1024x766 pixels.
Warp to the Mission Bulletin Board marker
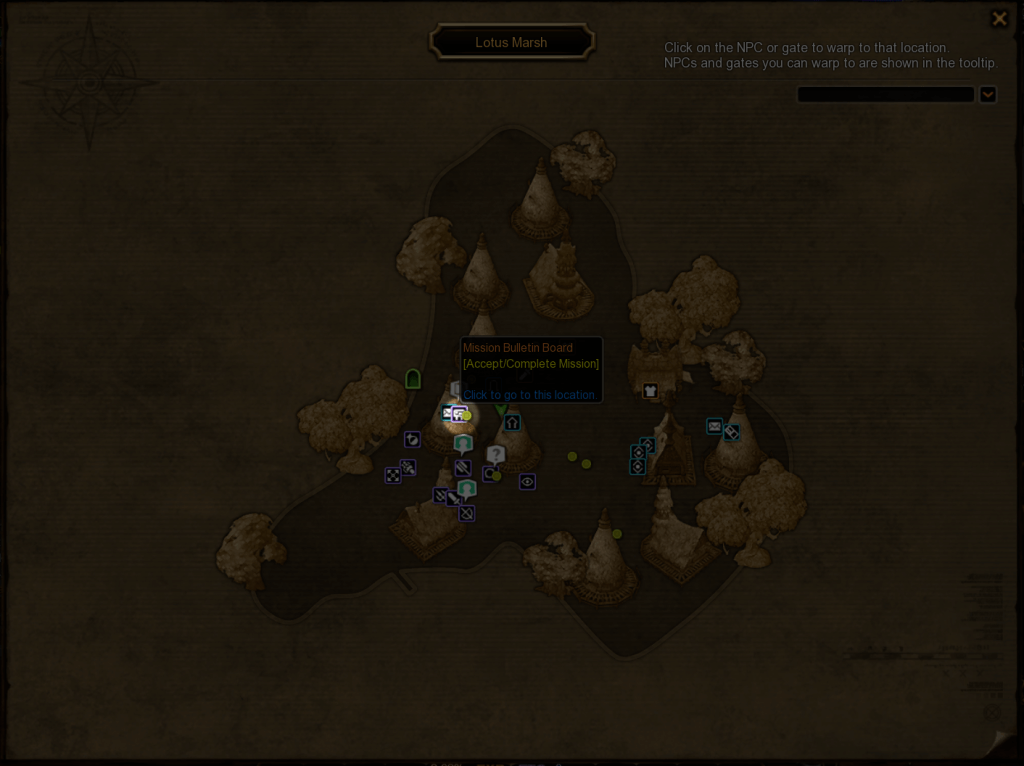[x=458, y=413]
